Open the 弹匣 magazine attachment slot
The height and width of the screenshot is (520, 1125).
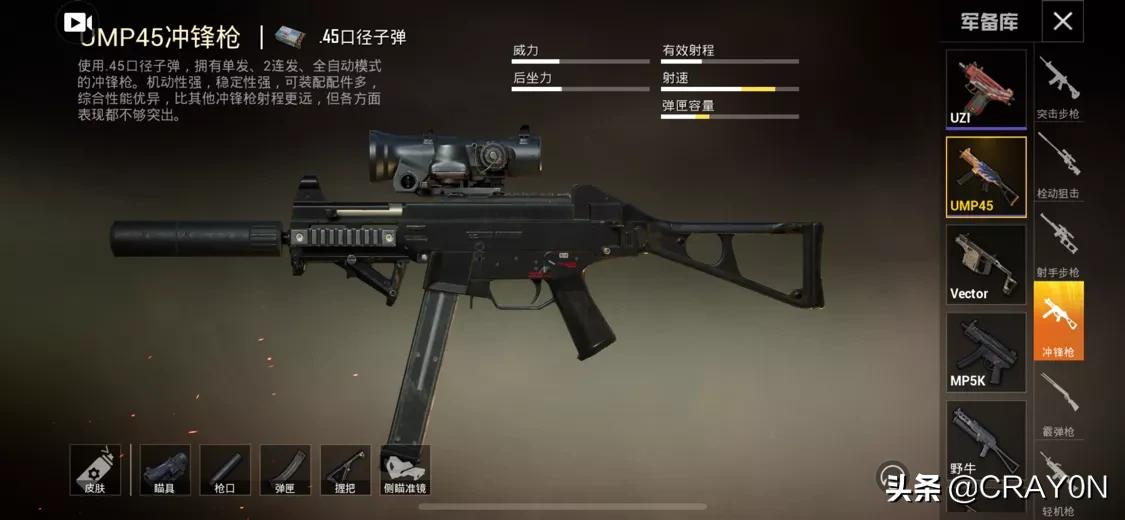tap(285, 470)
